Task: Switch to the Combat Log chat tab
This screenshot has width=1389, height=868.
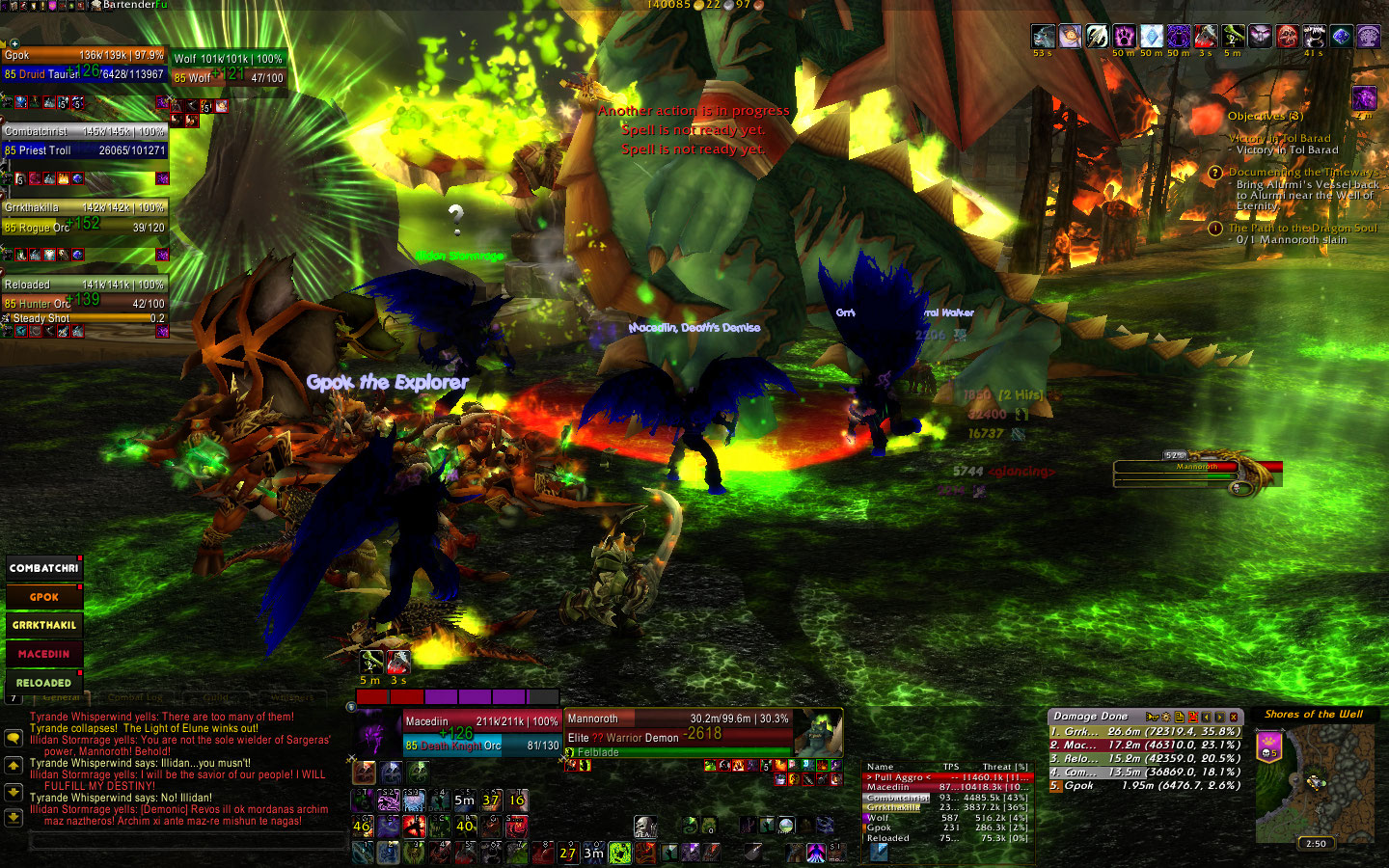Action: [135, 697]
